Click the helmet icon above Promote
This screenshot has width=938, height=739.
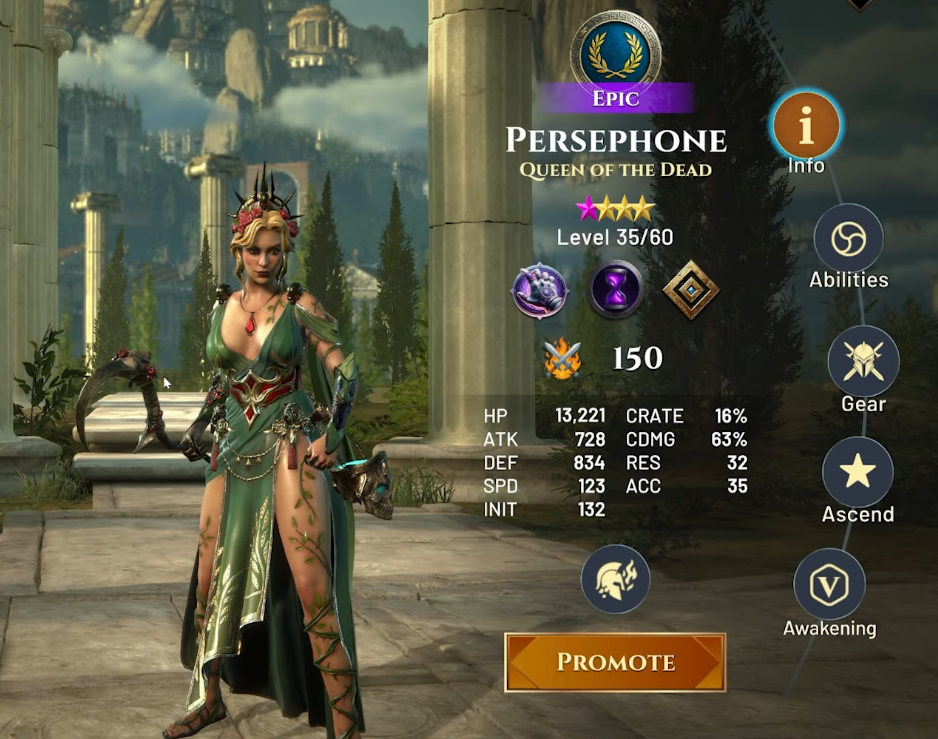[x=615, y=579]
